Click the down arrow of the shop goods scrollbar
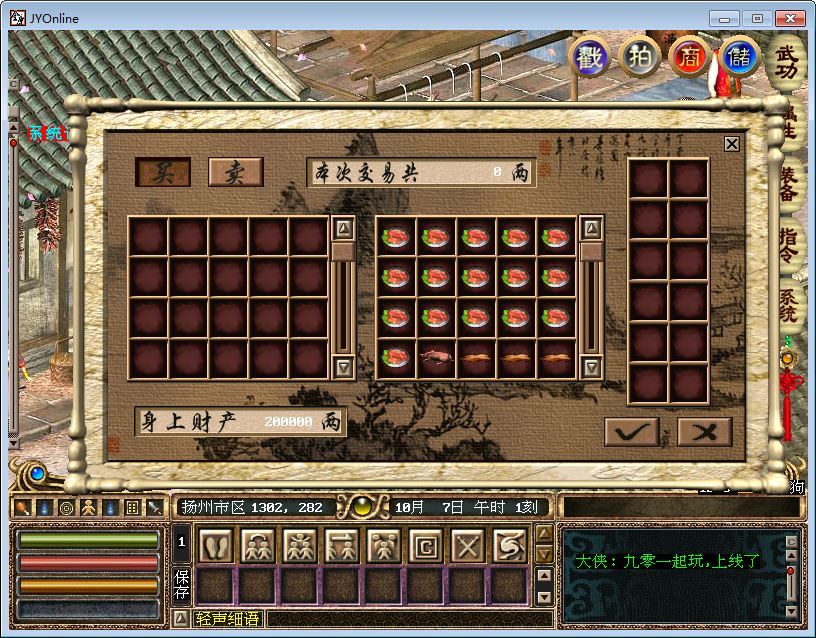Screen dimensions: 816x638 tap(591, 367)
